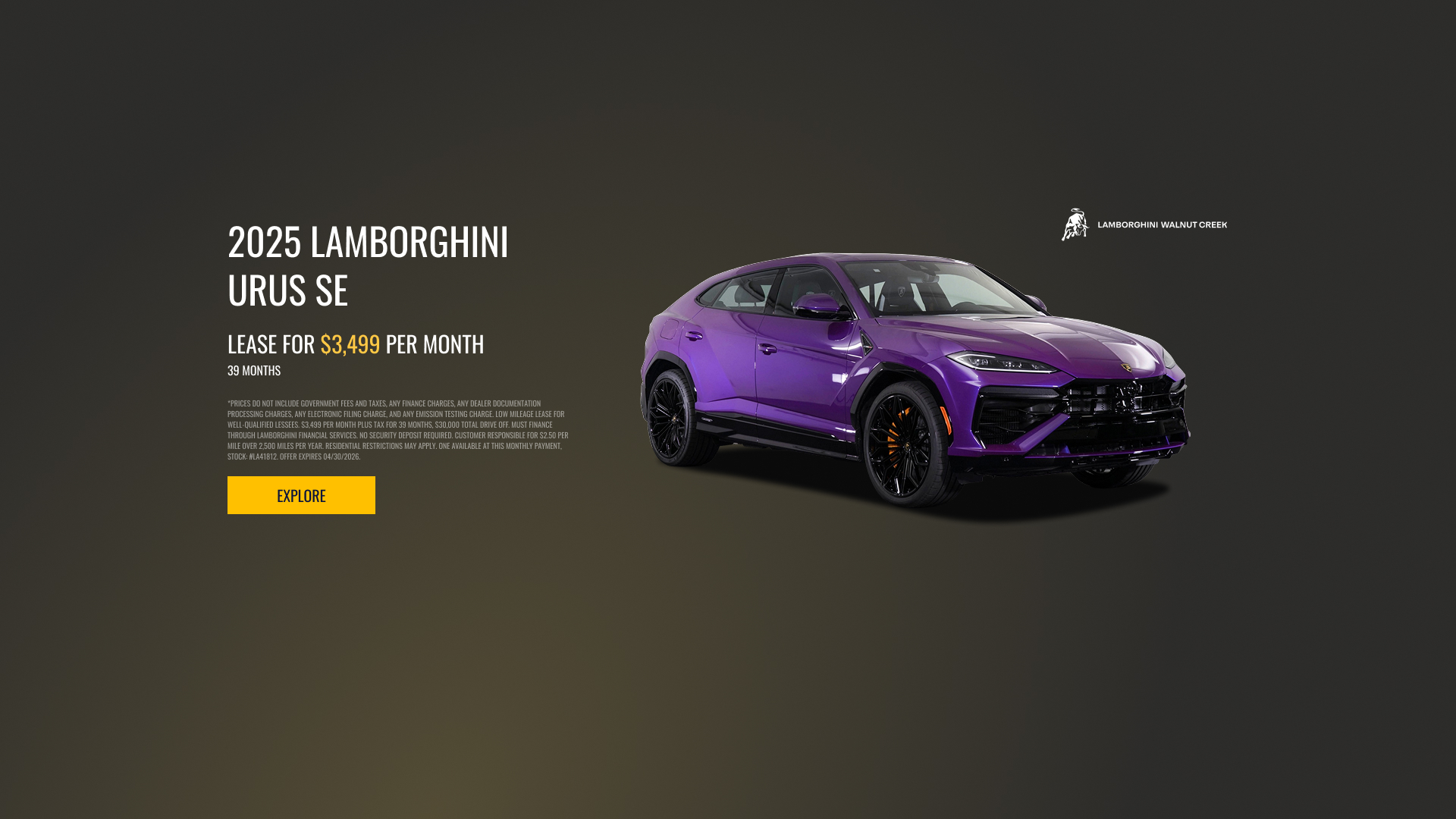
Task: Click the yellow Explore button
Action: pyautogui.click(x=301, y=495)
